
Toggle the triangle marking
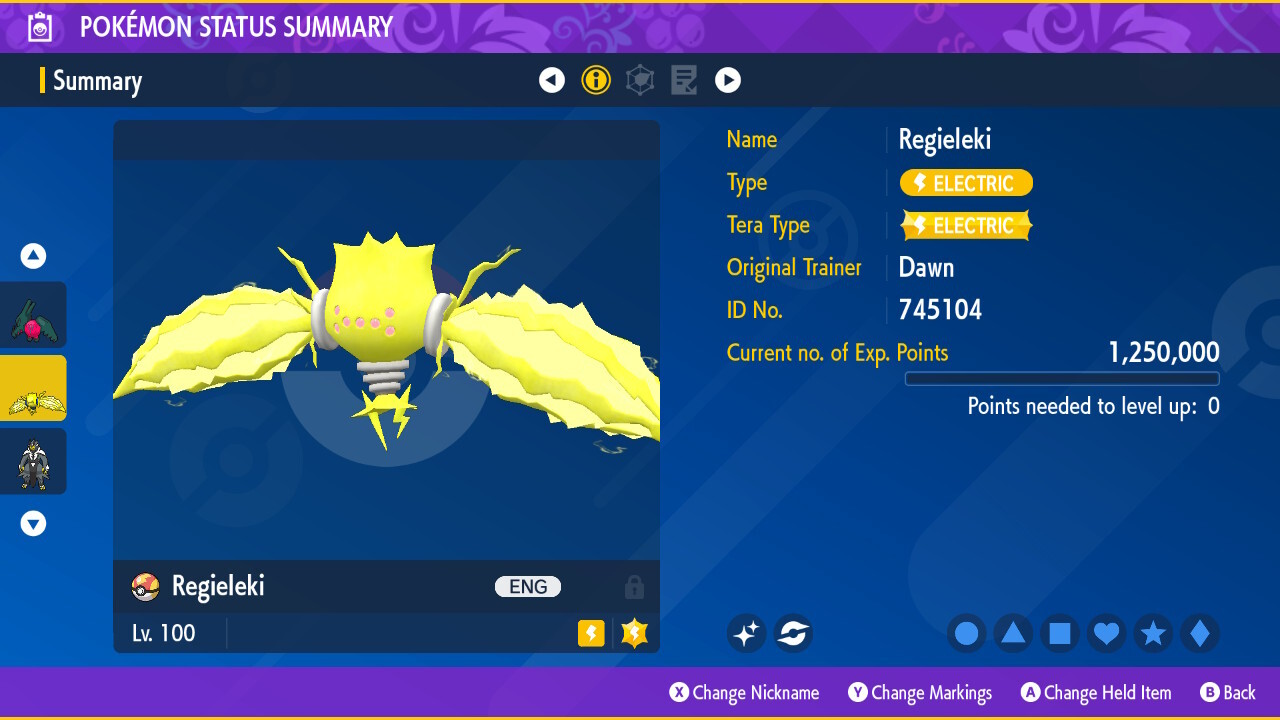pyautogui.click(x=1013, y=633)
